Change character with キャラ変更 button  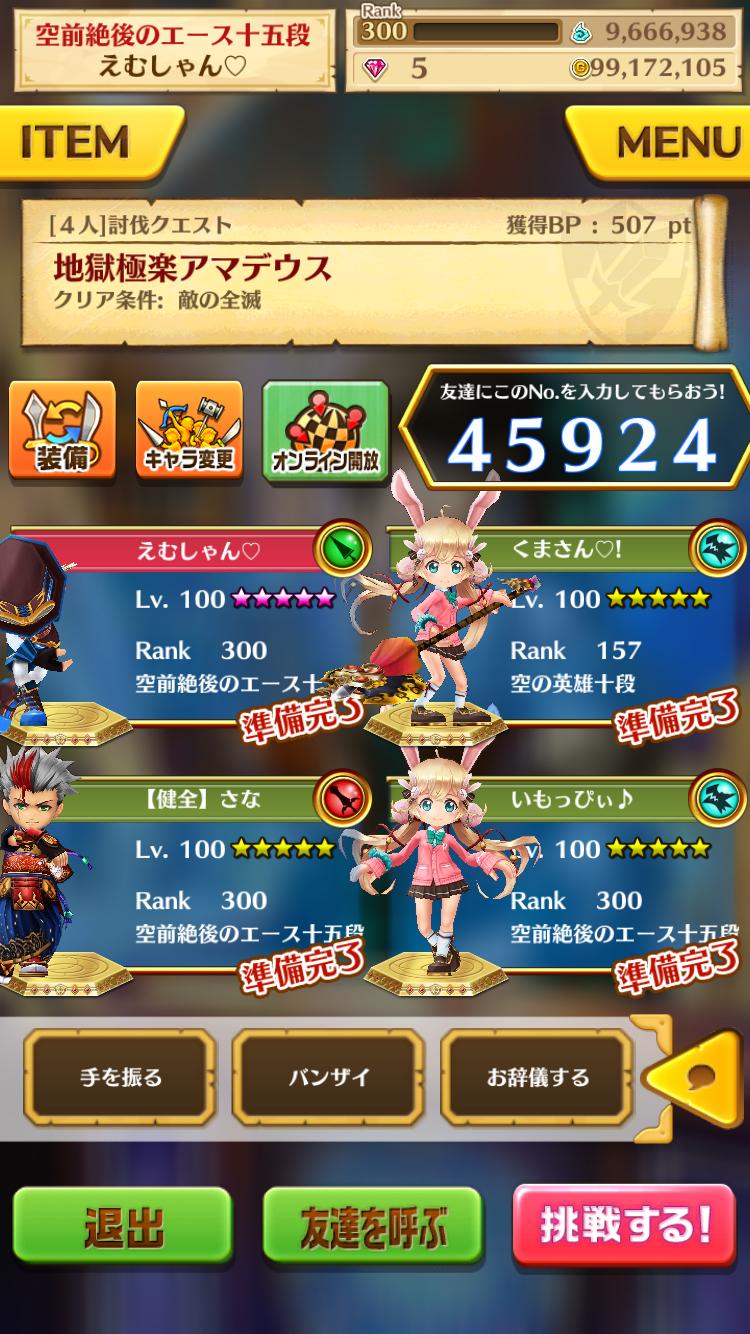coord(189,430)
